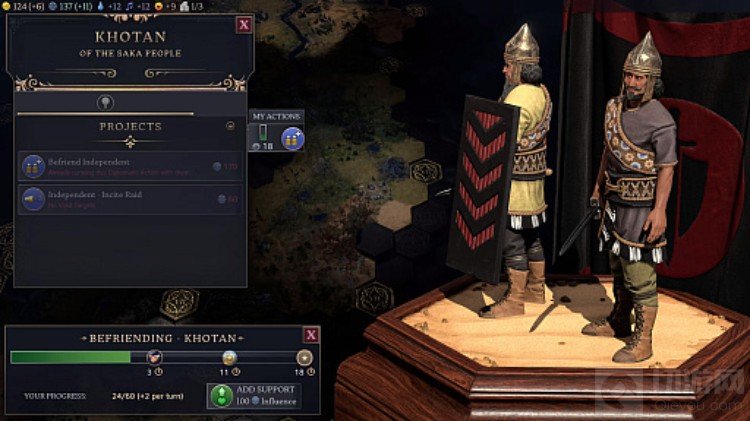Click the second befriending milestone marker
750x421 pixels.
(229, 357)
